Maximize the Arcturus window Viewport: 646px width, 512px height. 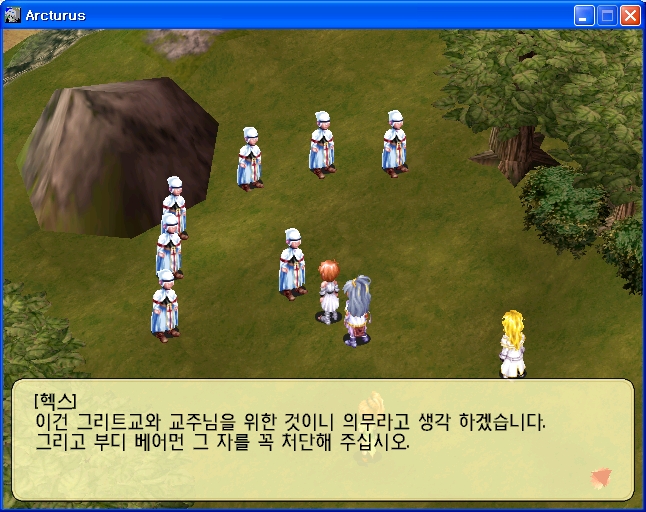pyautogui.click(x=607, y=16)
